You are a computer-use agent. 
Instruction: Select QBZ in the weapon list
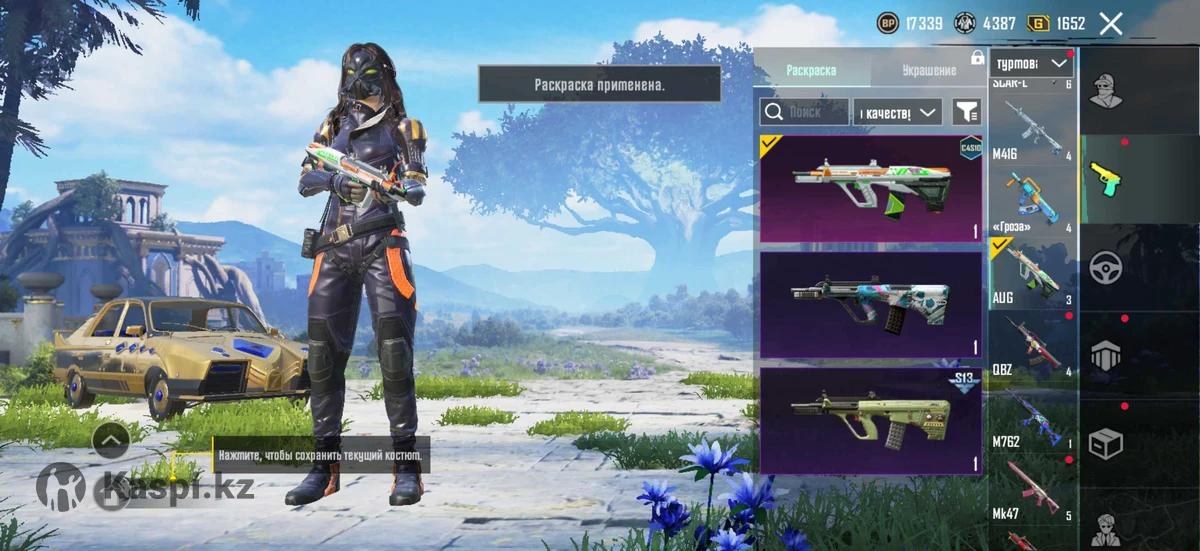pos(1033,346)
